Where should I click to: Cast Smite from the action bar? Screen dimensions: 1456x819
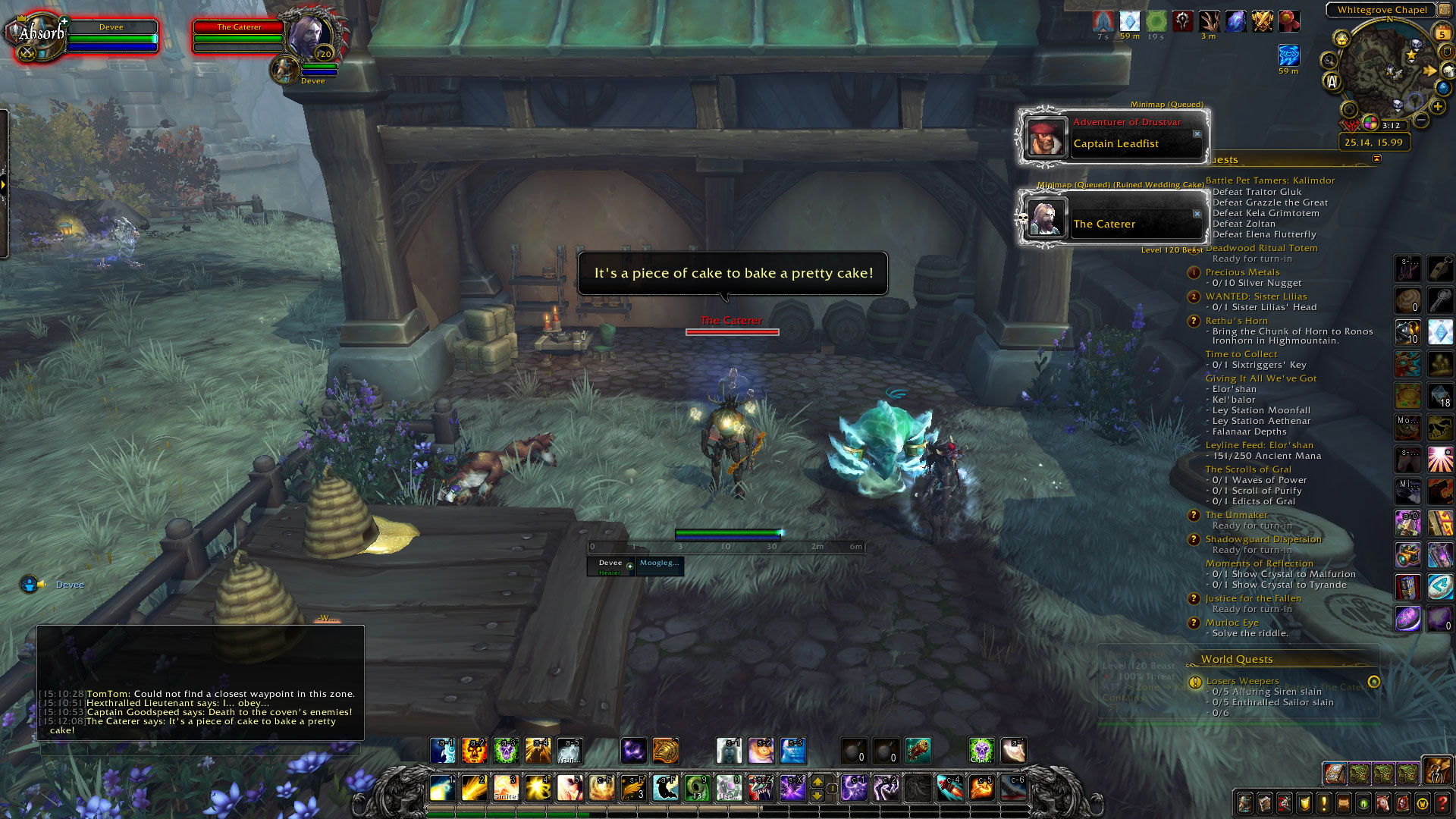coord(506,787)
